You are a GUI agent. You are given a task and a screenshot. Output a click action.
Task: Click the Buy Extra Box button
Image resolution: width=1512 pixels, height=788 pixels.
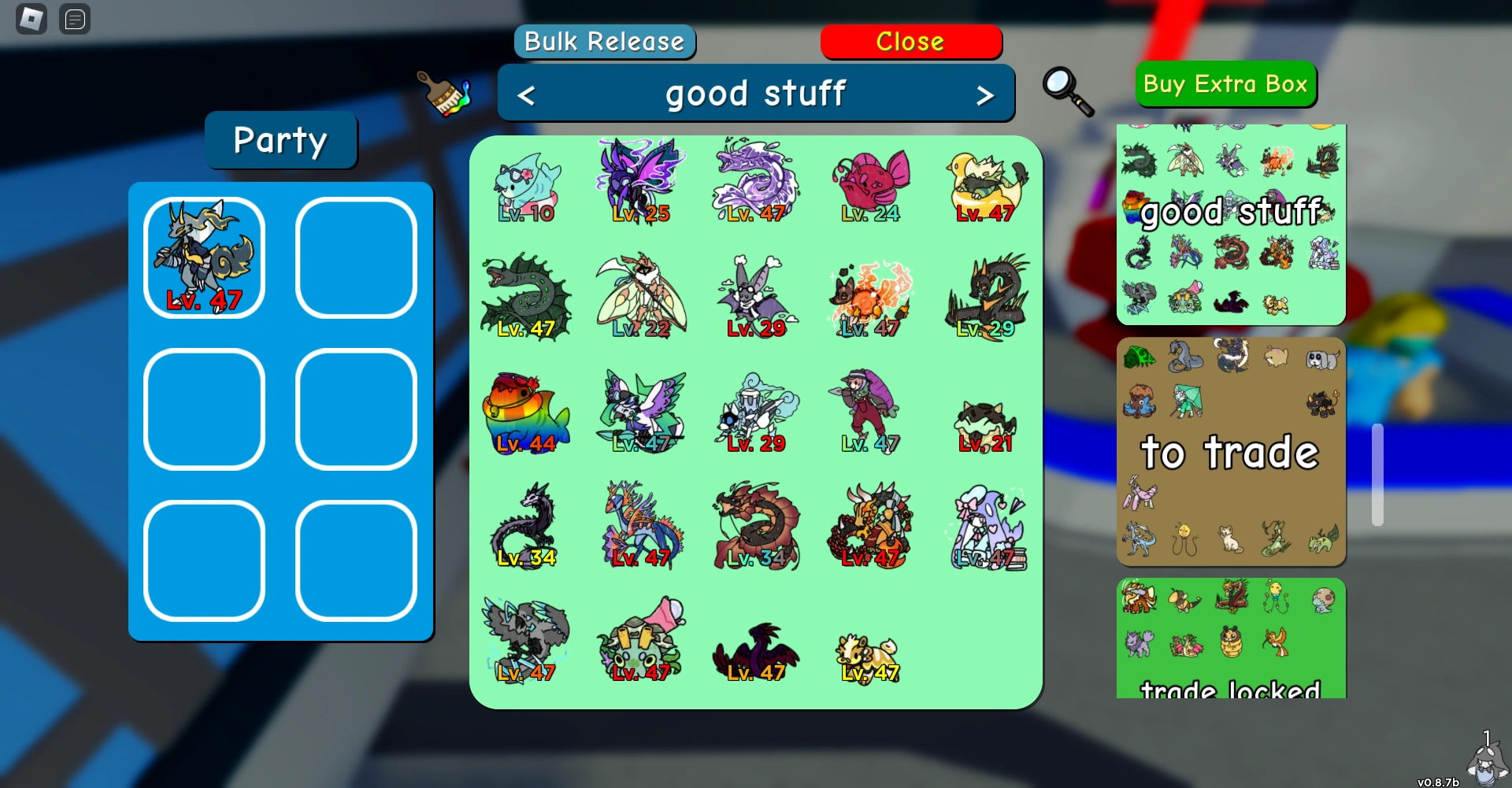point(1225,84)
